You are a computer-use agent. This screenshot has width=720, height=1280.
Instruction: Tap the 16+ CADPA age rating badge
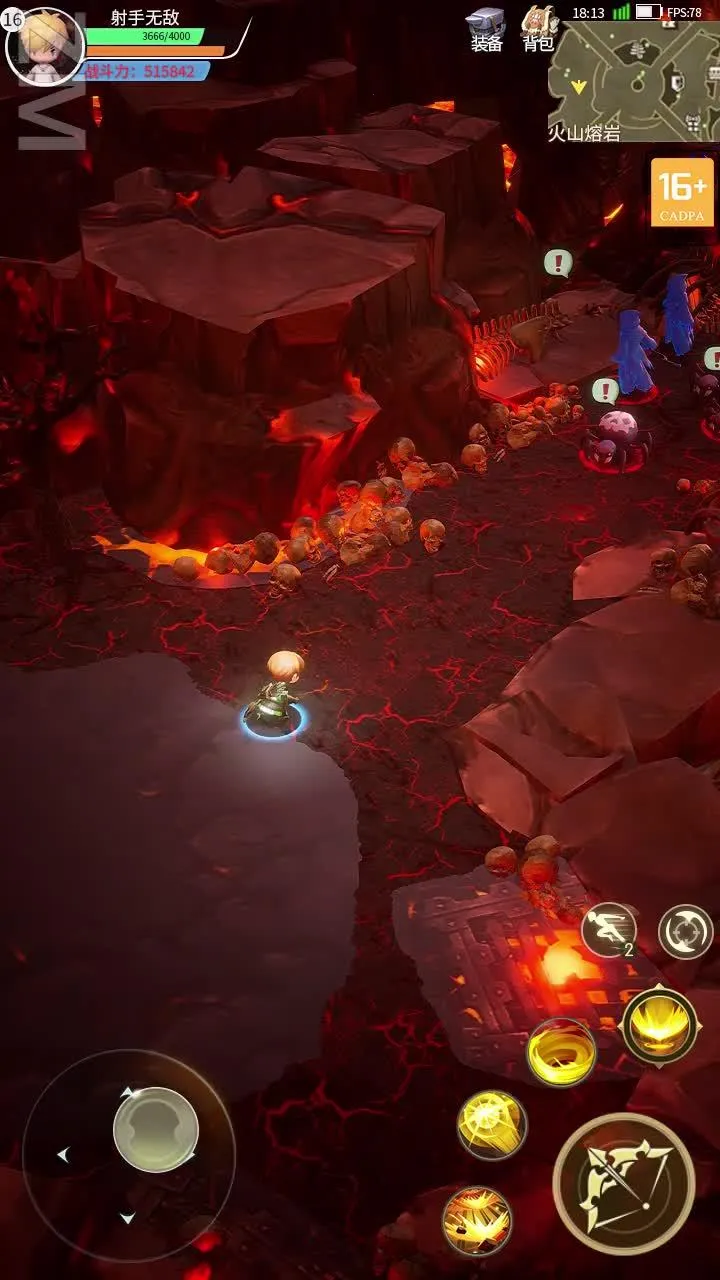point(682,192)
